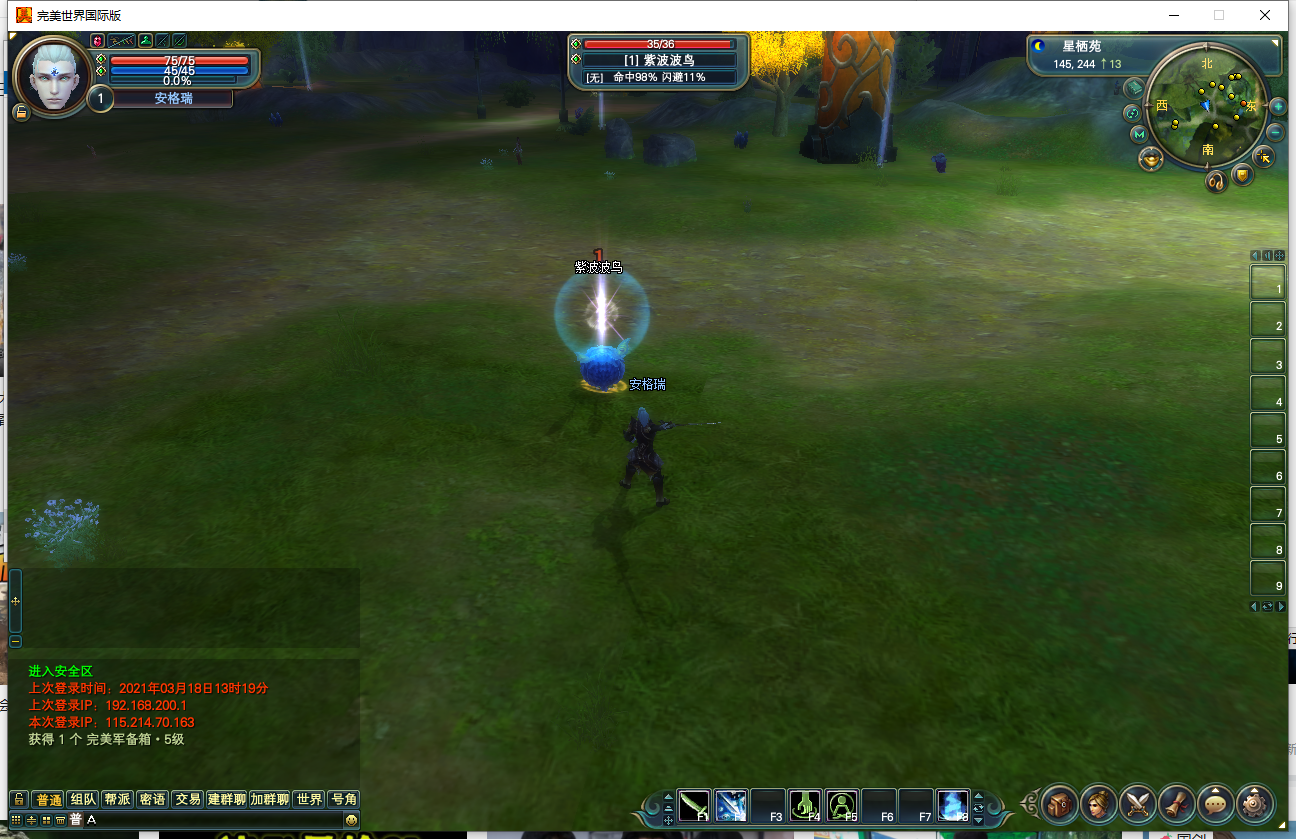This screenshot has height=839, width=1296.
Task: Activate the green F5 meditation skill
Action: tap(842, 805)
